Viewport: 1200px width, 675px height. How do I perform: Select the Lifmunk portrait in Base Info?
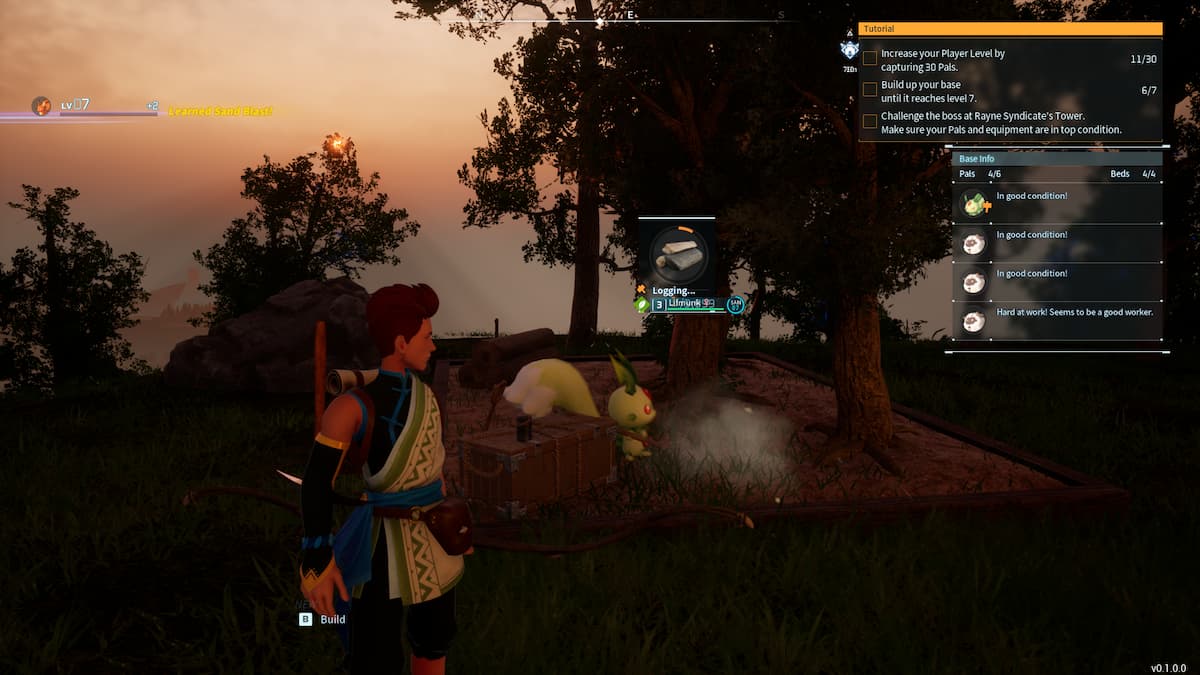[x=973, y=204]
